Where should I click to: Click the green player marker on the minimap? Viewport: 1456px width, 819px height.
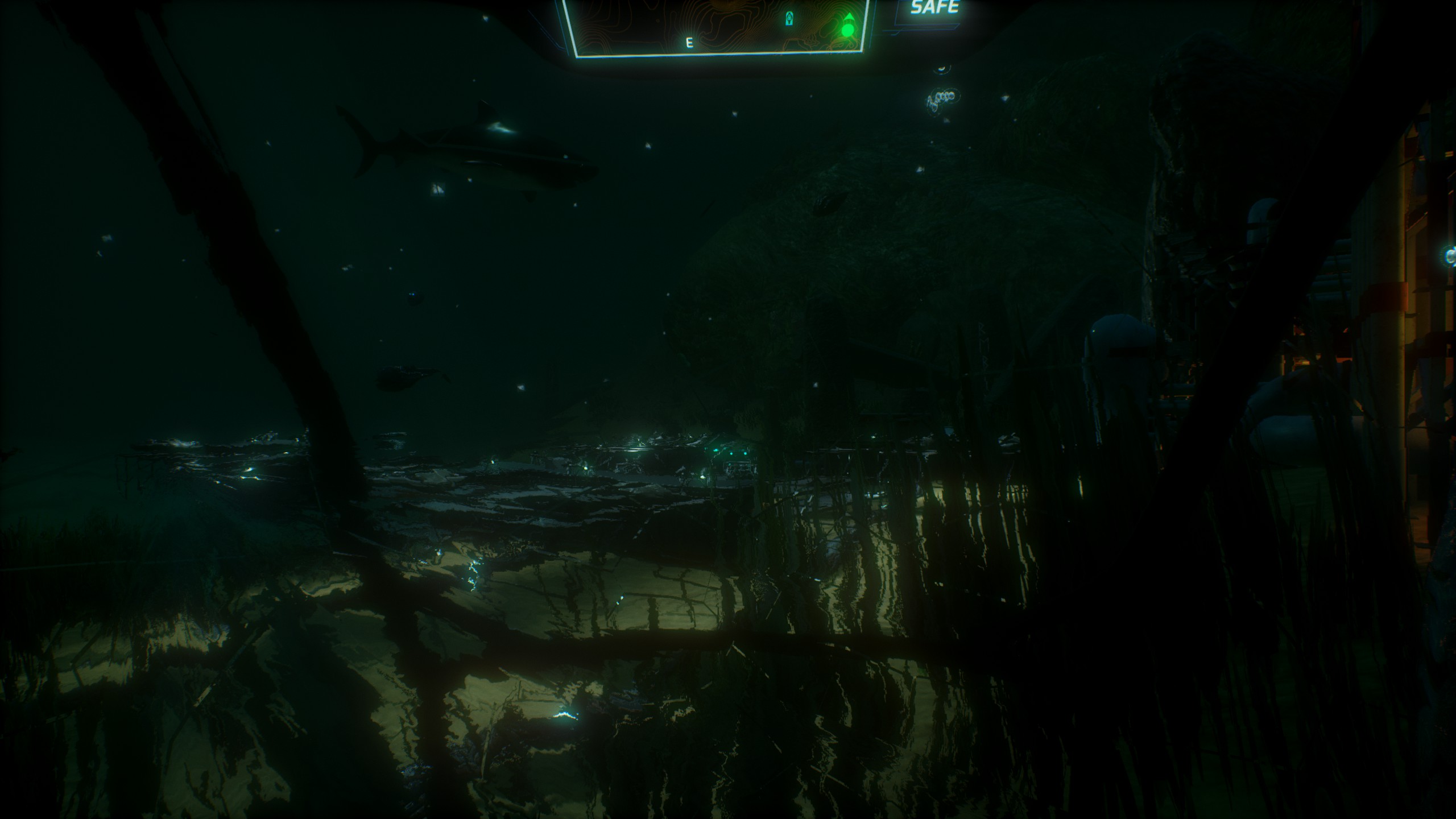pyautogui.click(x=847, y=28)
